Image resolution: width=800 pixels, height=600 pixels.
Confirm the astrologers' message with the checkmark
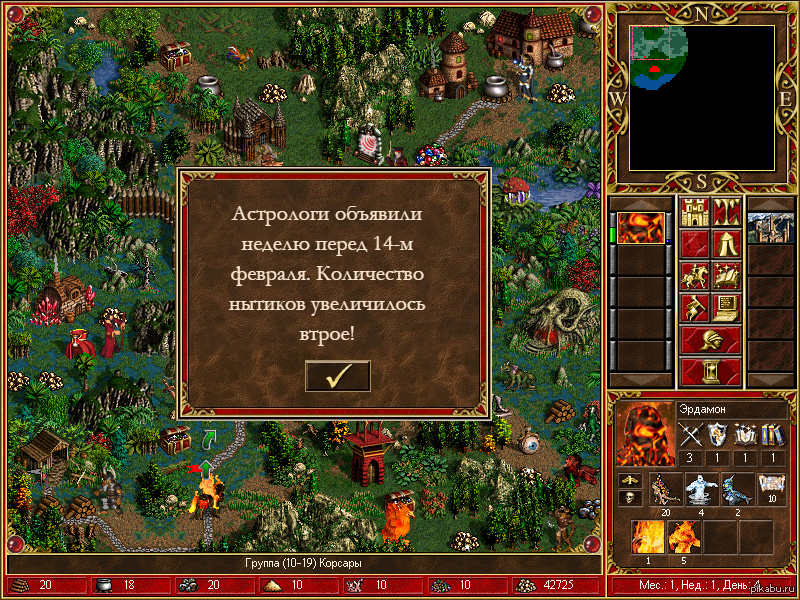(337, 376)
